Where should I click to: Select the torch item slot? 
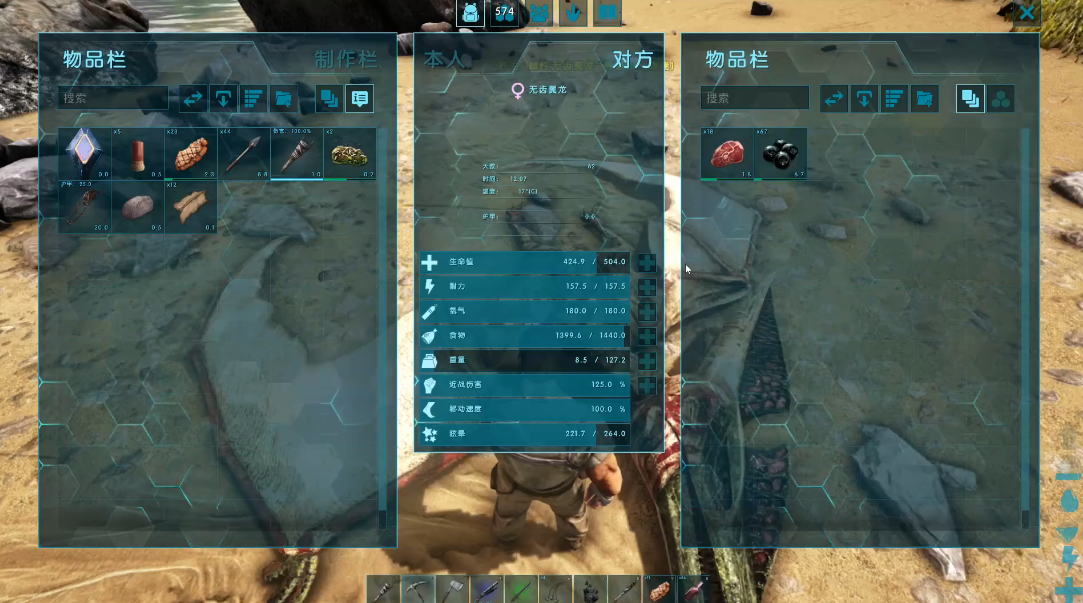[296, 154]
